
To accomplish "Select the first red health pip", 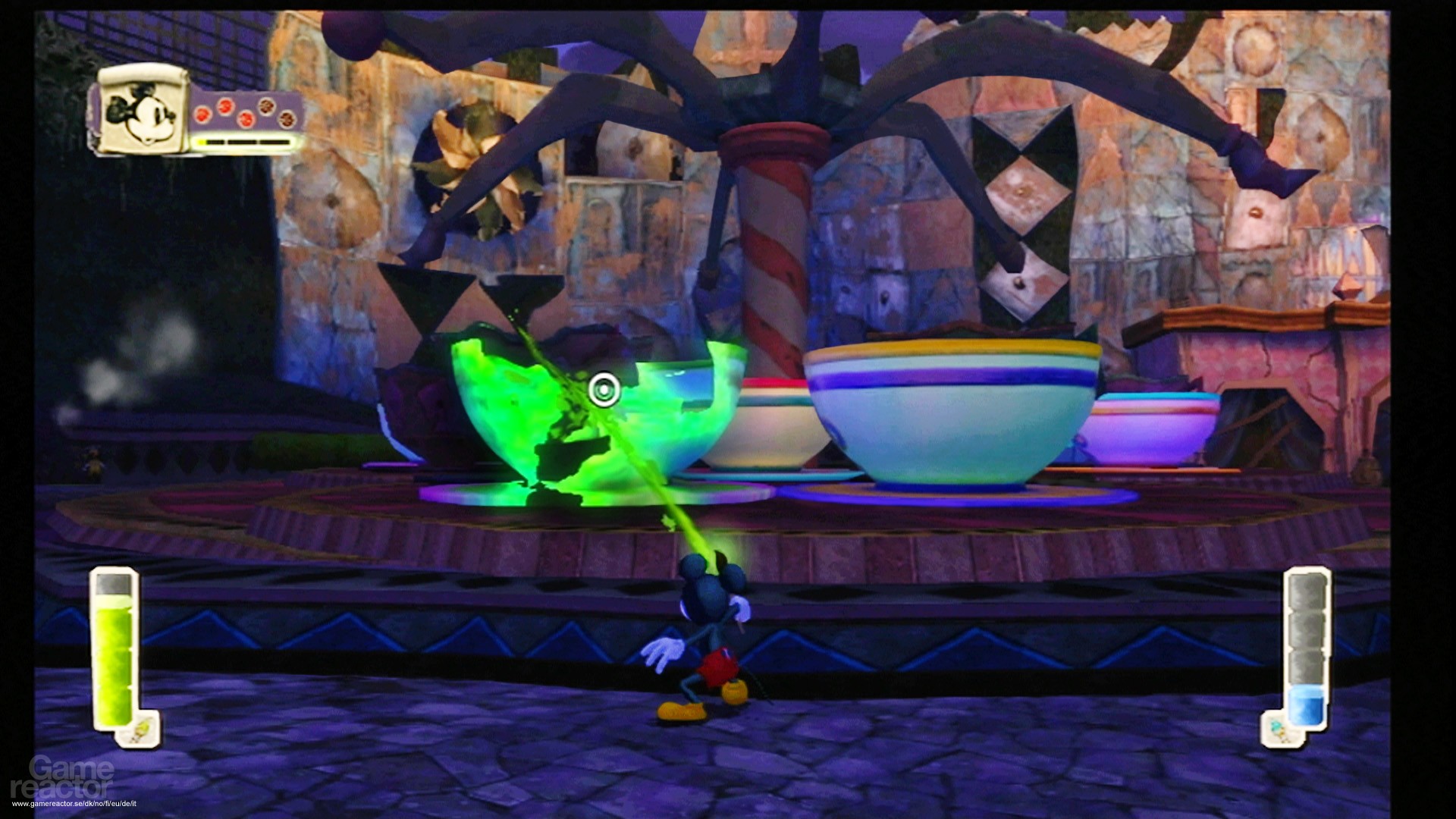I will pyautogui.click(x=203, y=117).
